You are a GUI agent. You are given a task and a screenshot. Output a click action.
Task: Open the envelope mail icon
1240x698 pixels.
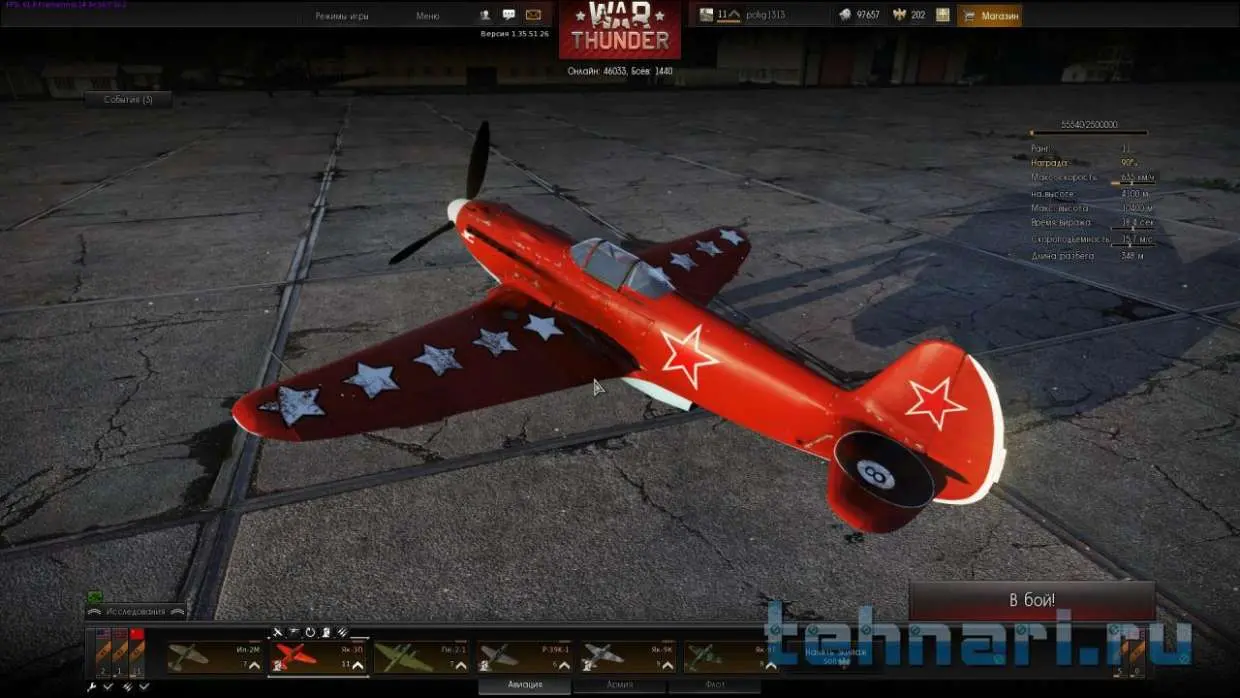(533, 15)
